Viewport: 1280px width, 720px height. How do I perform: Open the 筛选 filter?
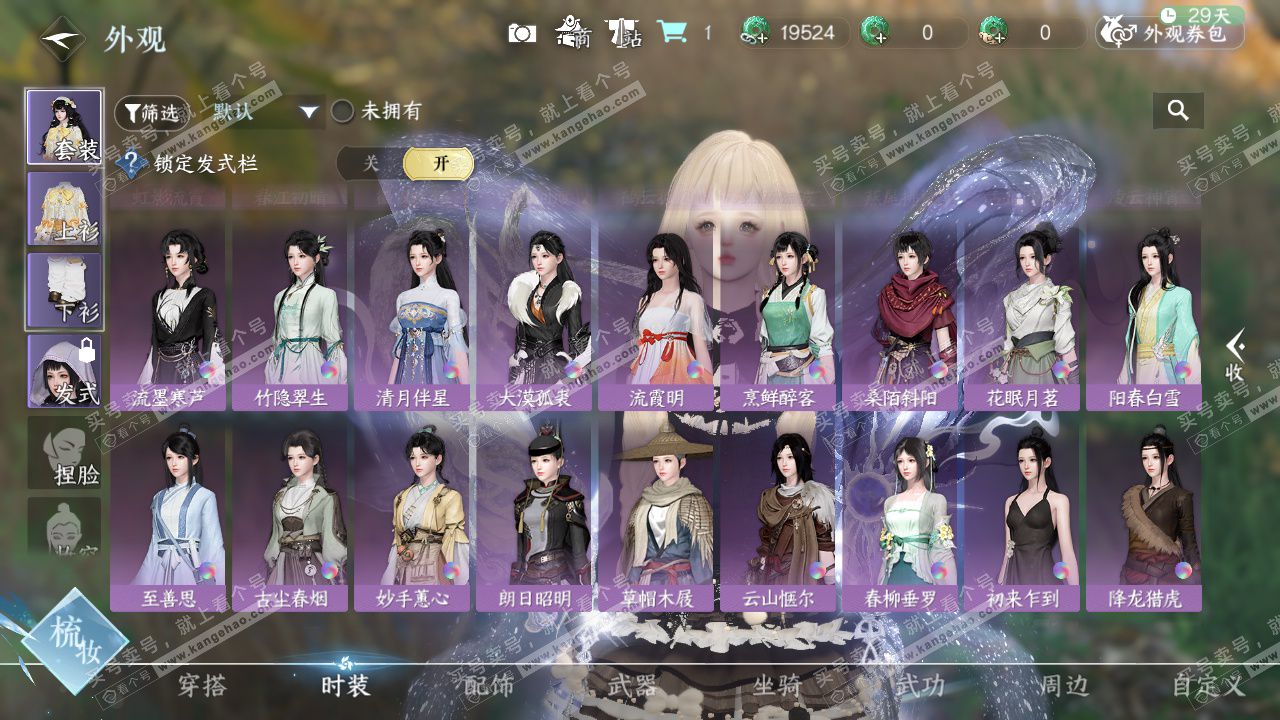coord(151,112)
